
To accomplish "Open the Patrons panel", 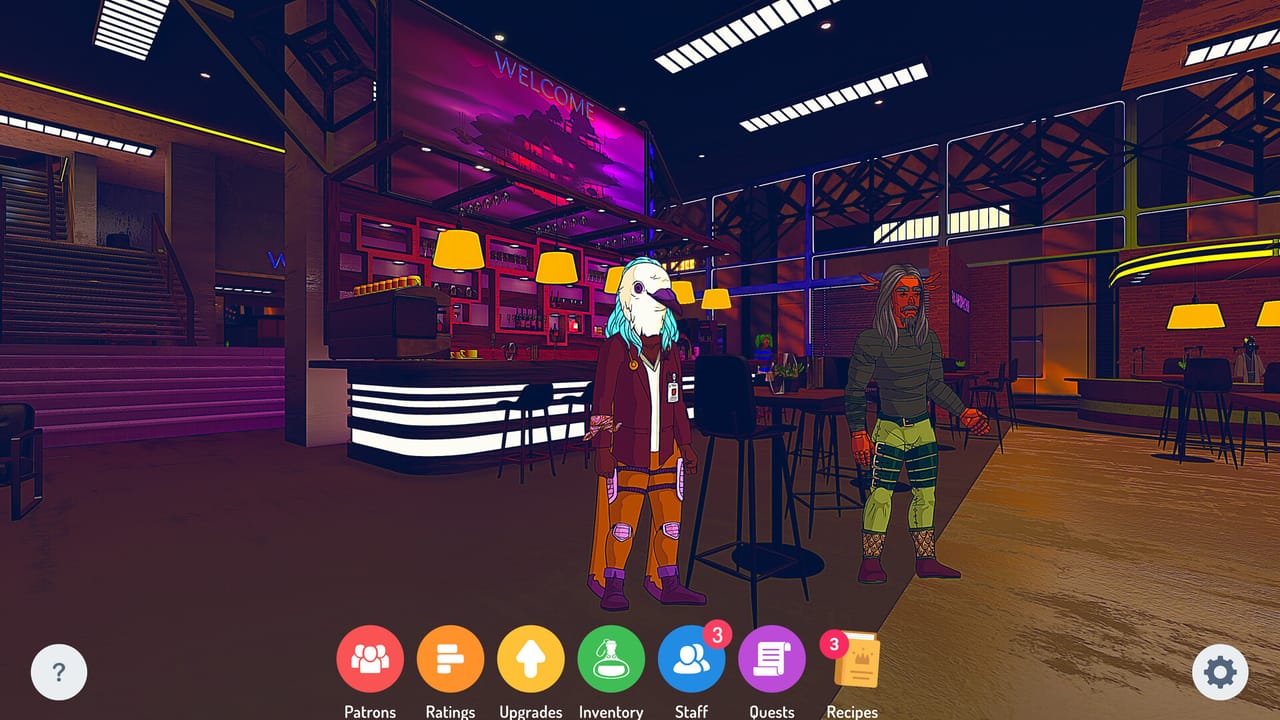I will [371, 660].
